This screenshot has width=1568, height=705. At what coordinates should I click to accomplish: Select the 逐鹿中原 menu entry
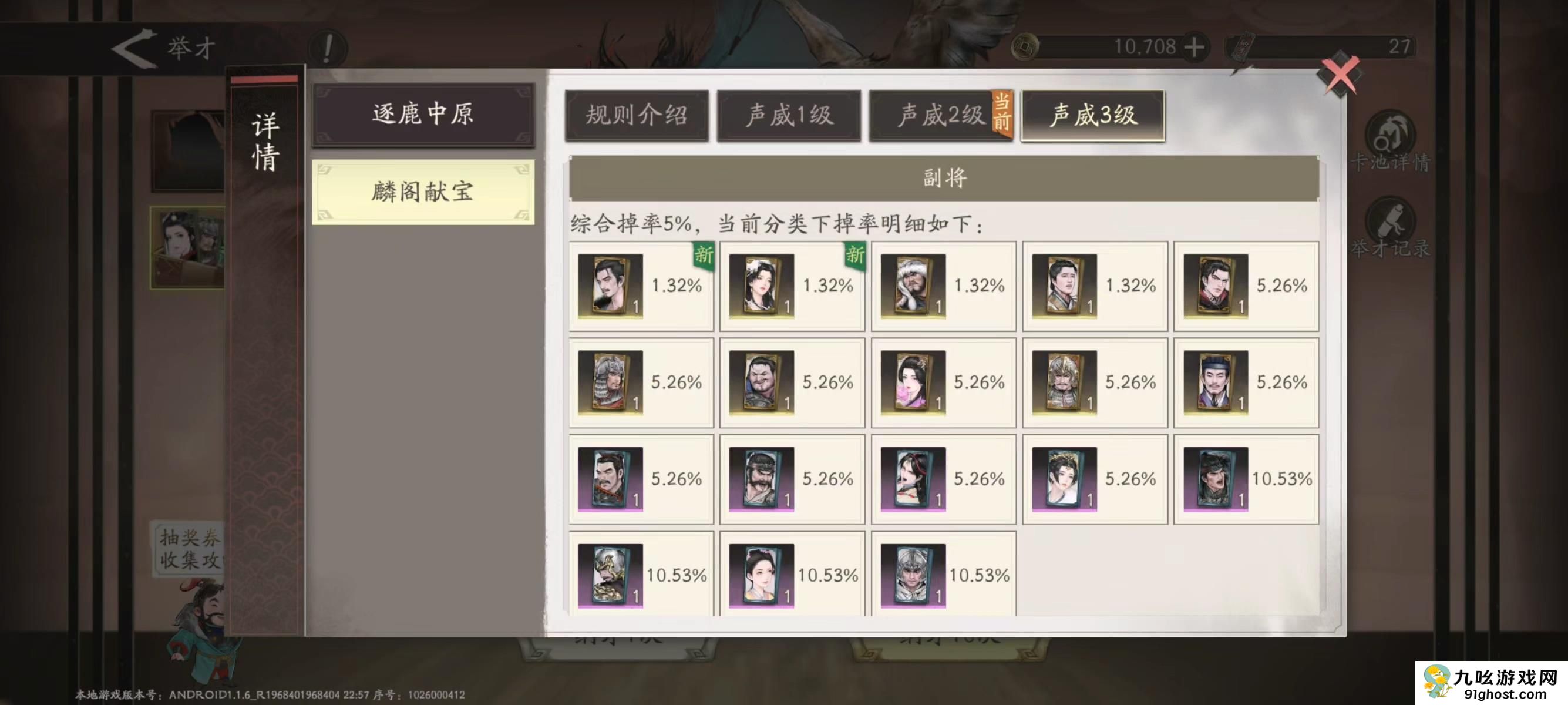(x=423, y=117)
